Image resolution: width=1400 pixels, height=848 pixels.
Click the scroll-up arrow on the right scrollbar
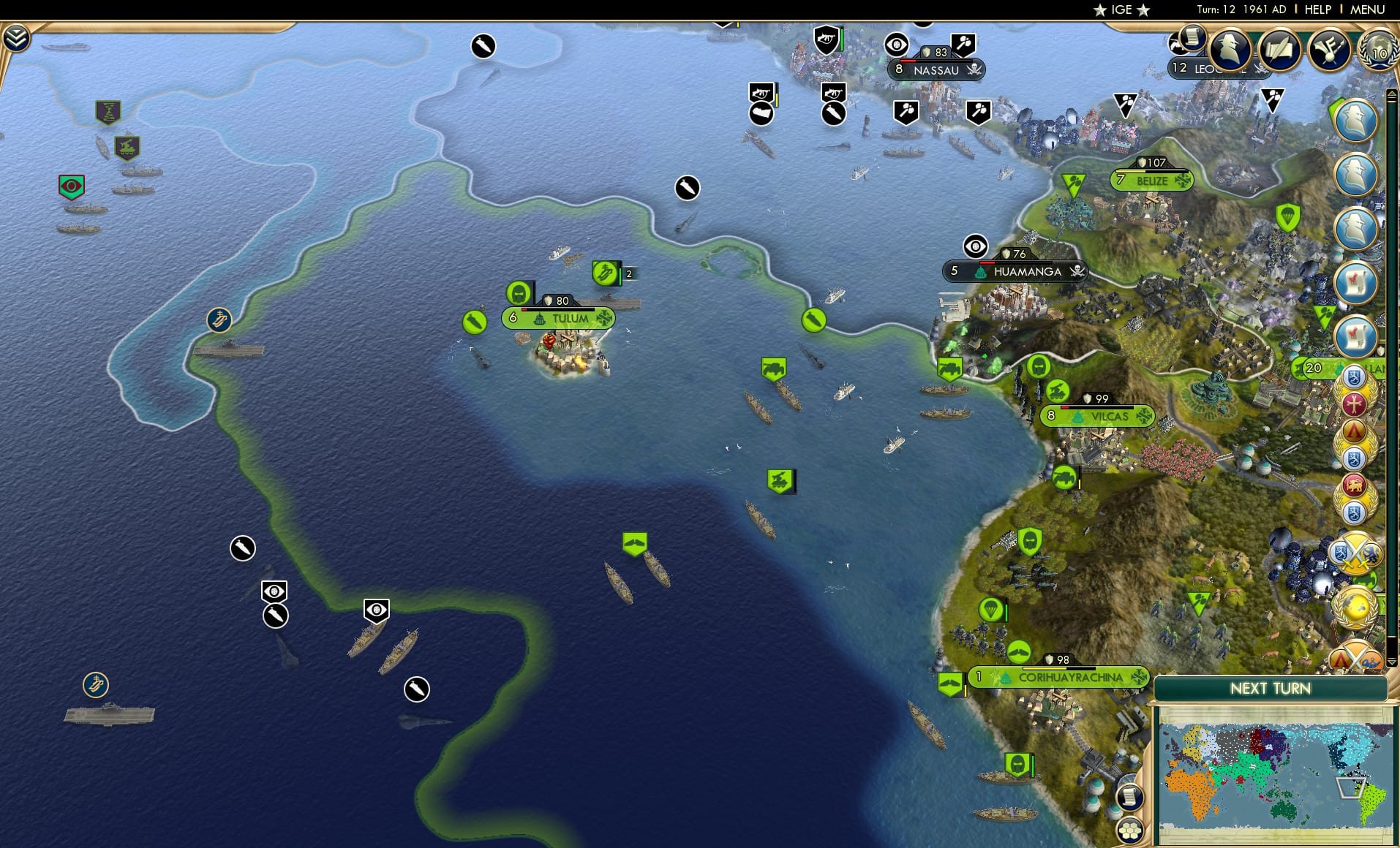pos(1391,95)
